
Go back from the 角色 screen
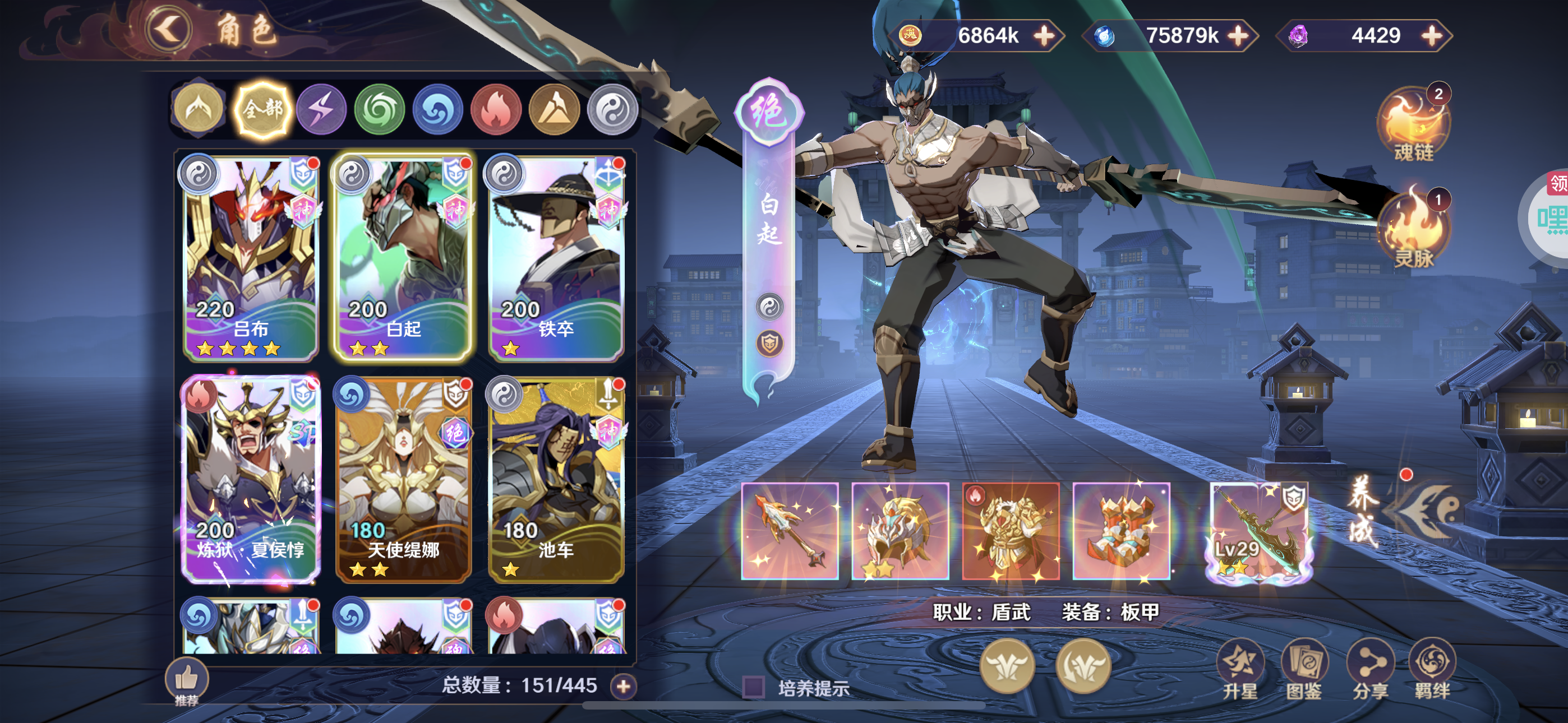point(168,29)
